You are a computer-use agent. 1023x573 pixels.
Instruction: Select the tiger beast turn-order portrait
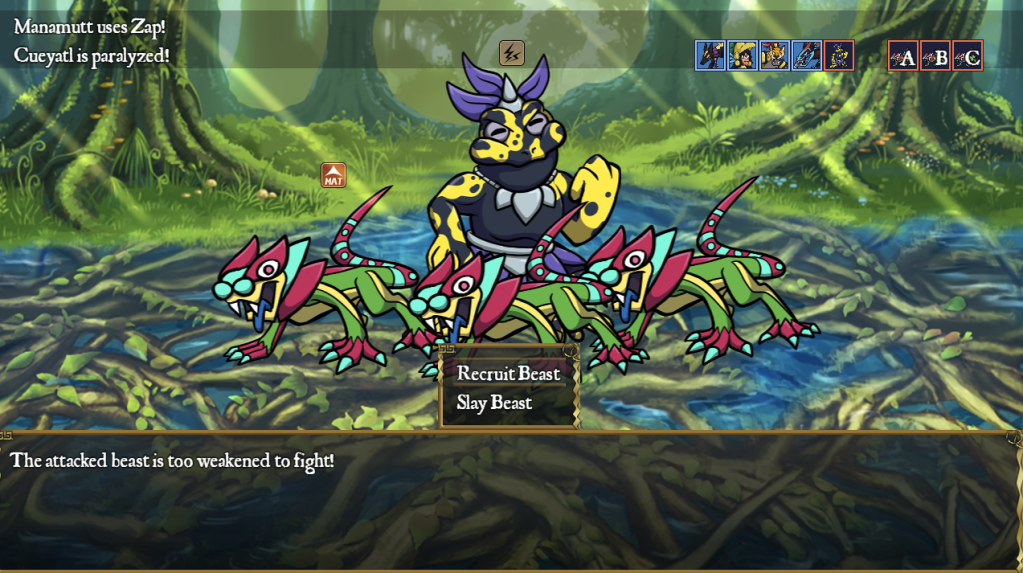(x=775, y=55)
